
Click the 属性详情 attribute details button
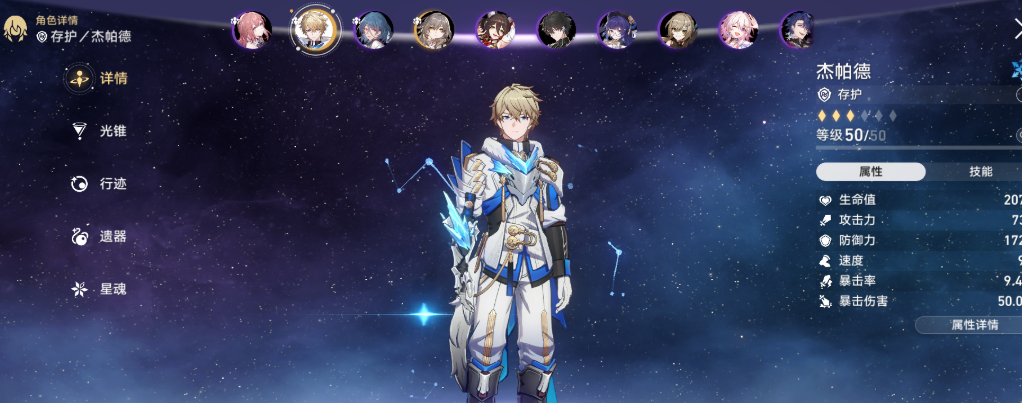pos(969,325)
